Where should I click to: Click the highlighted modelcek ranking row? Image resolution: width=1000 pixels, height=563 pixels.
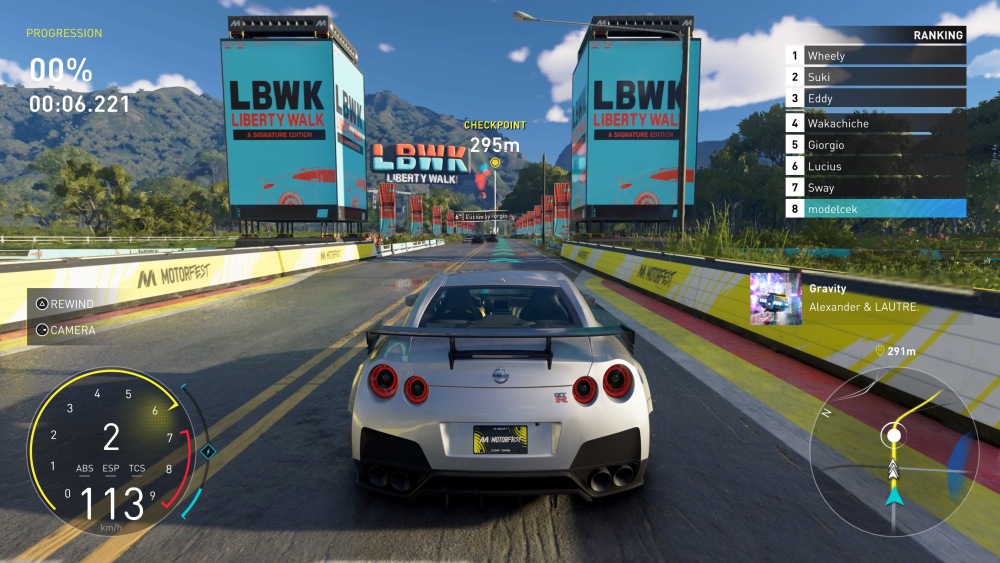tap(875, 209)
